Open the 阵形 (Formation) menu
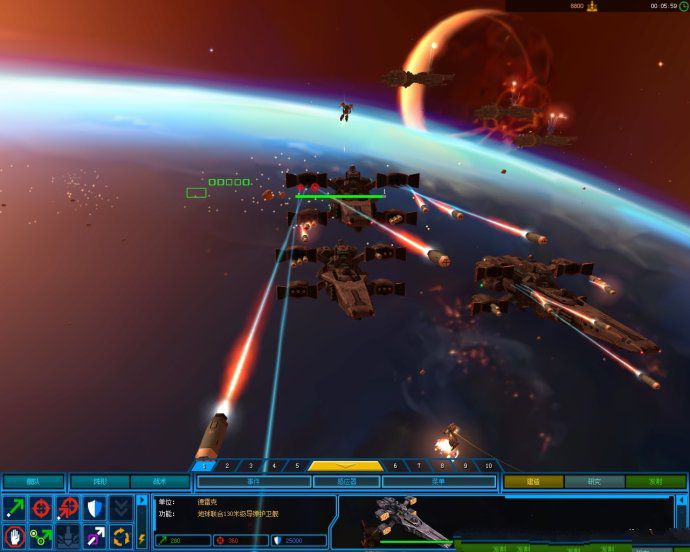The height and width of the screenshot is (552, 690). 99,481
